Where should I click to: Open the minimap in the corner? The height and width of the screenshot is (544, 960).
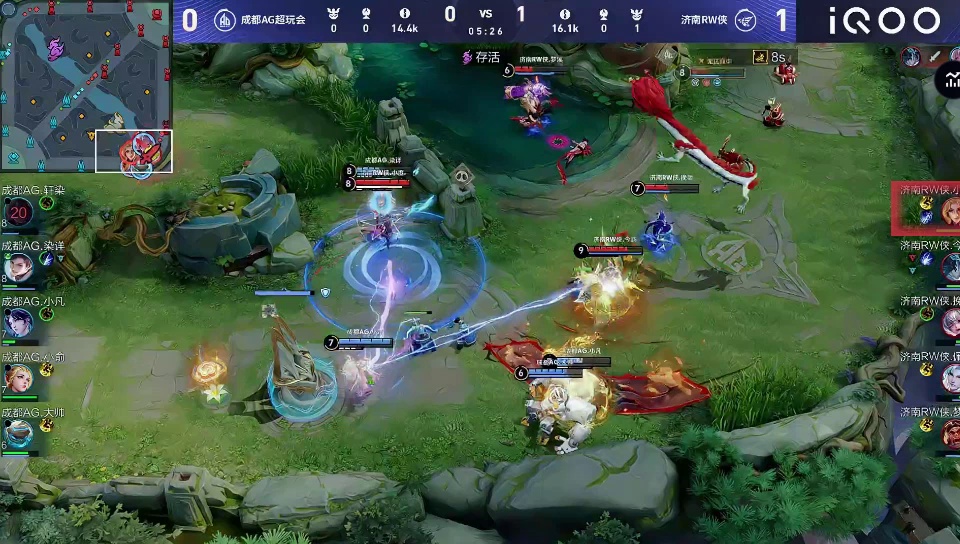point(87,87)
